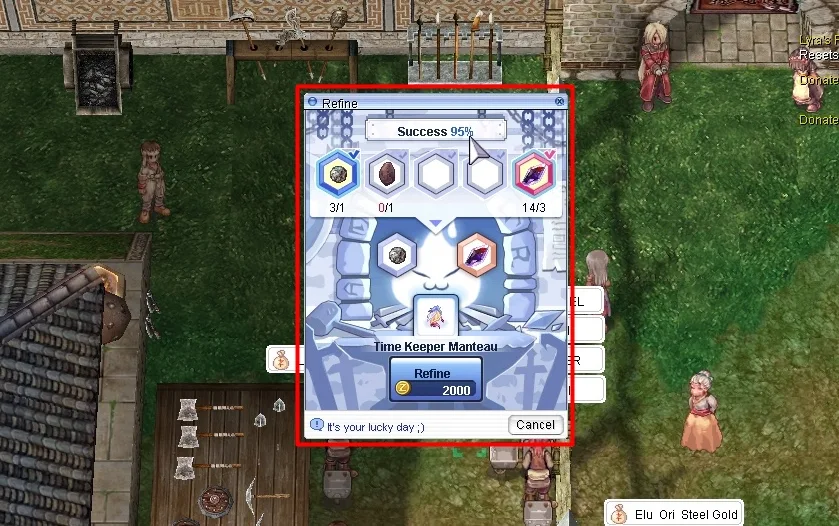
Task: Cancel the refine window
Action: click(535, 424)
